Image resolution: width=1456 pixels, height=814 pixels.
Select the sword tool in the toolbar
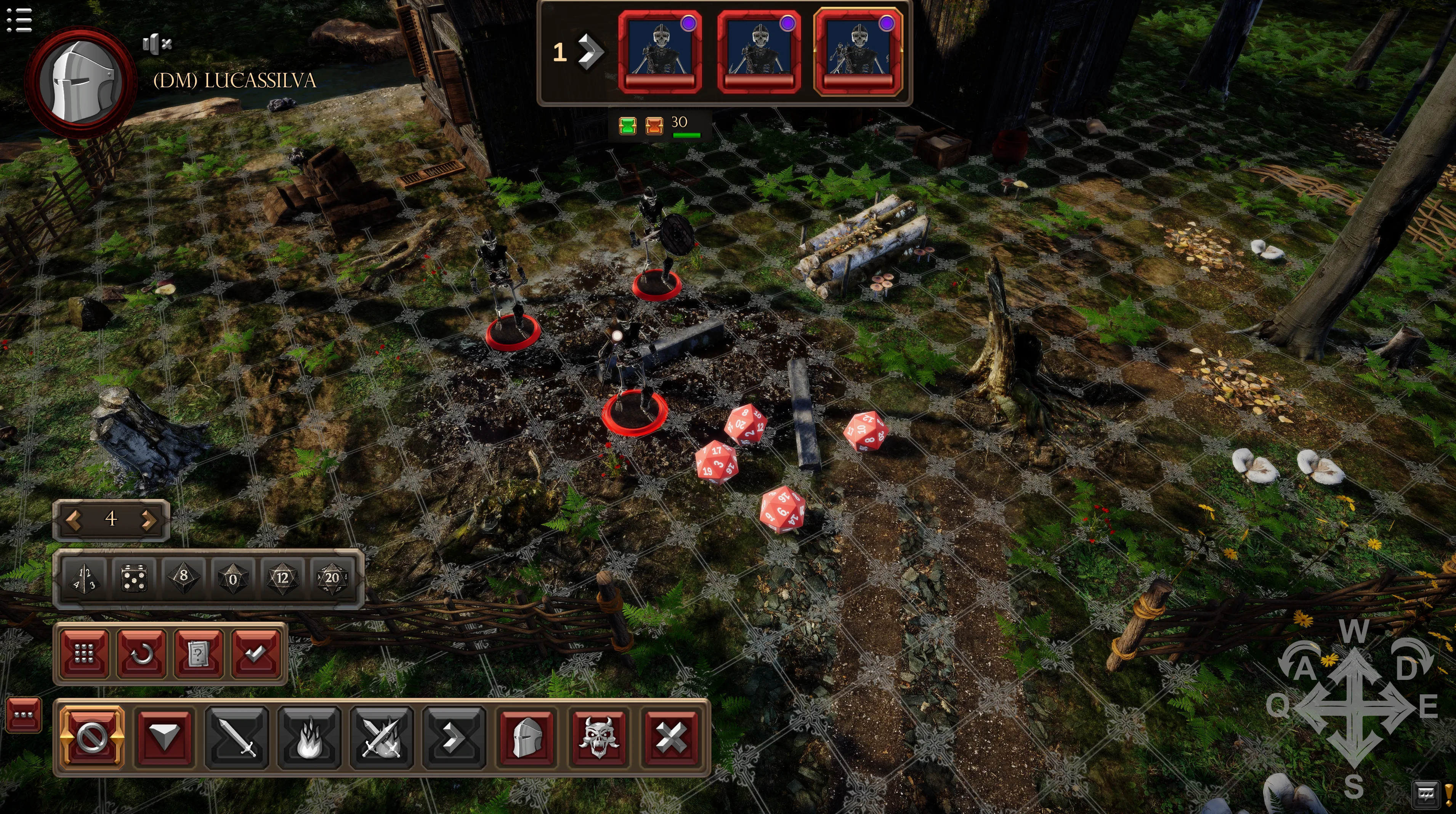click(236, 737)
